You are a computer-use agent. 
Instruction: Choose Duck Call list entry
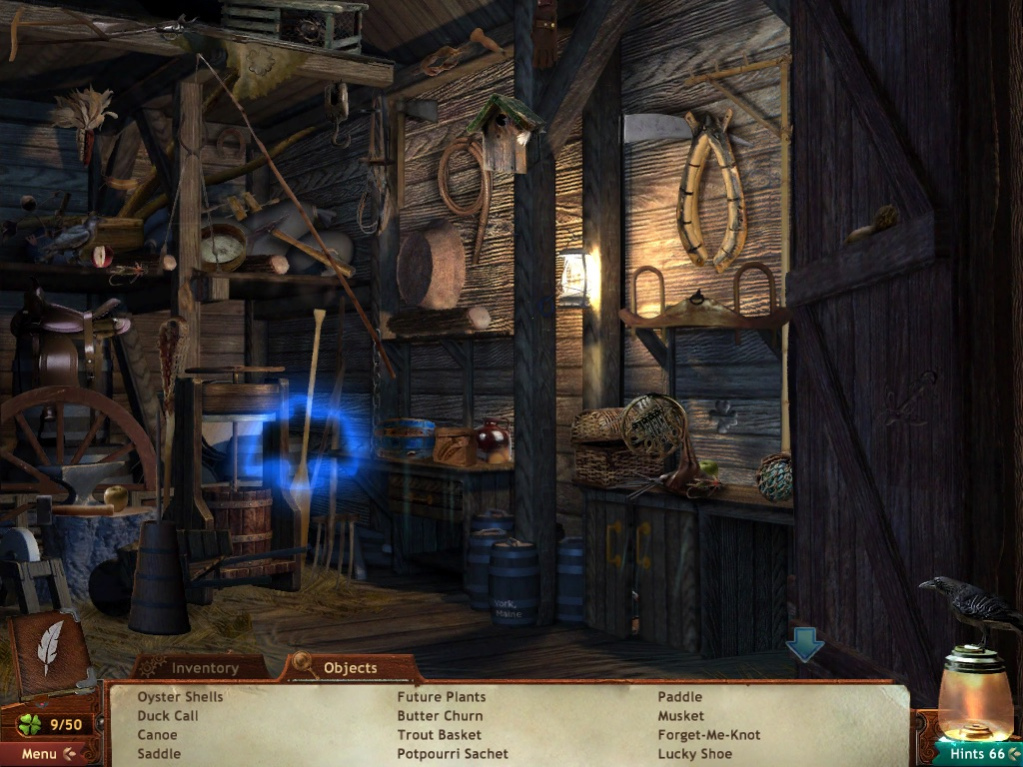pyautogui.click(x=168, y=716)
